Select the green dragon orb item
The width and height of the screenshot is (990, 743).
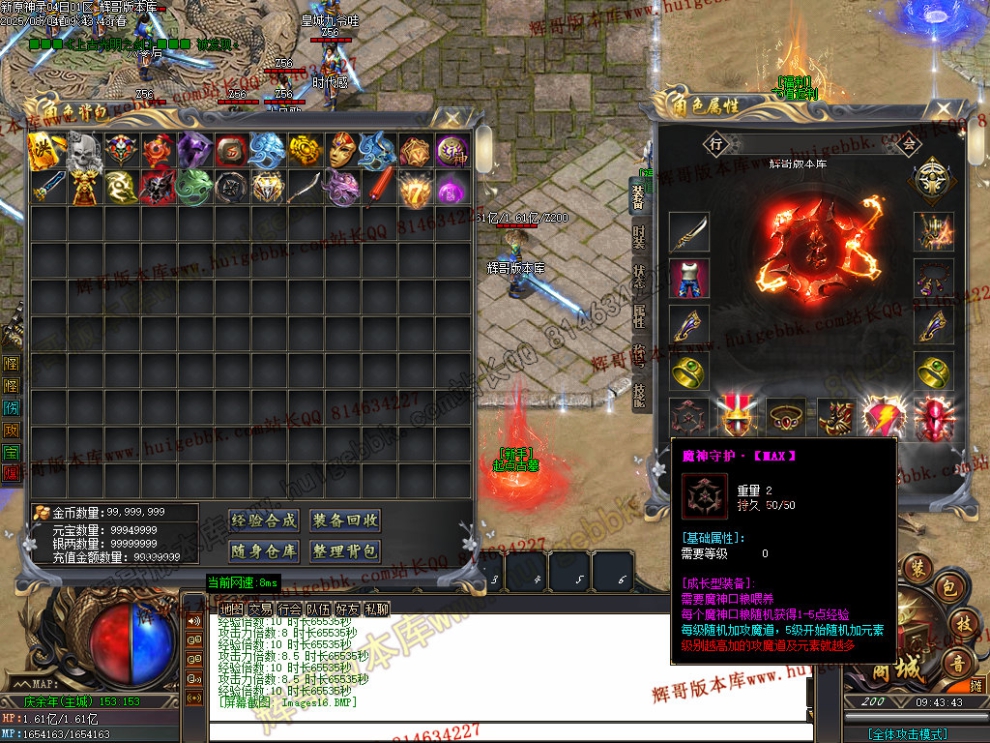(x=194, y=186)
